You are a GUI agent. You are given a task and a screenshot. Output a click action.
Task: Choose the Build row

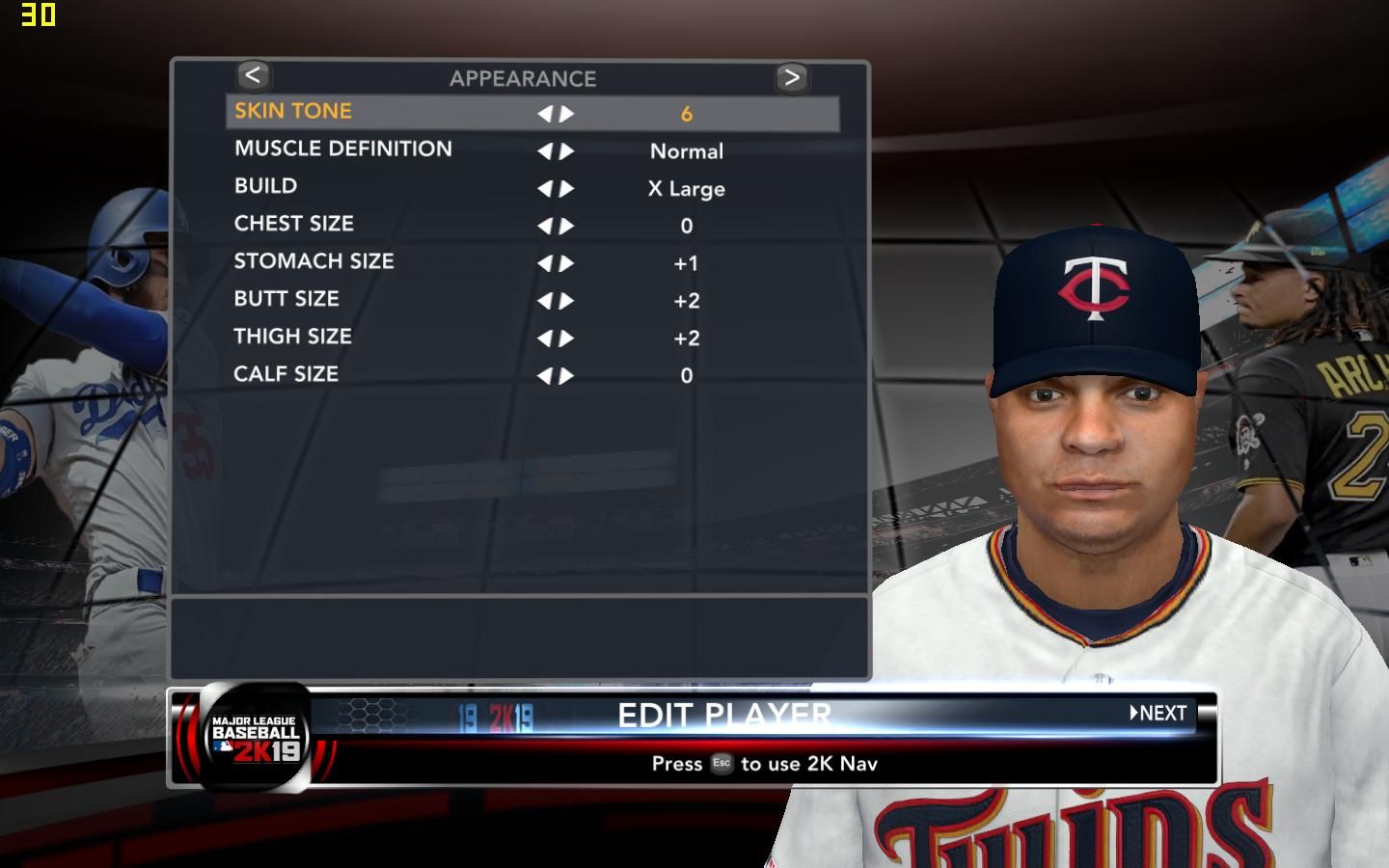click(265, 186)
